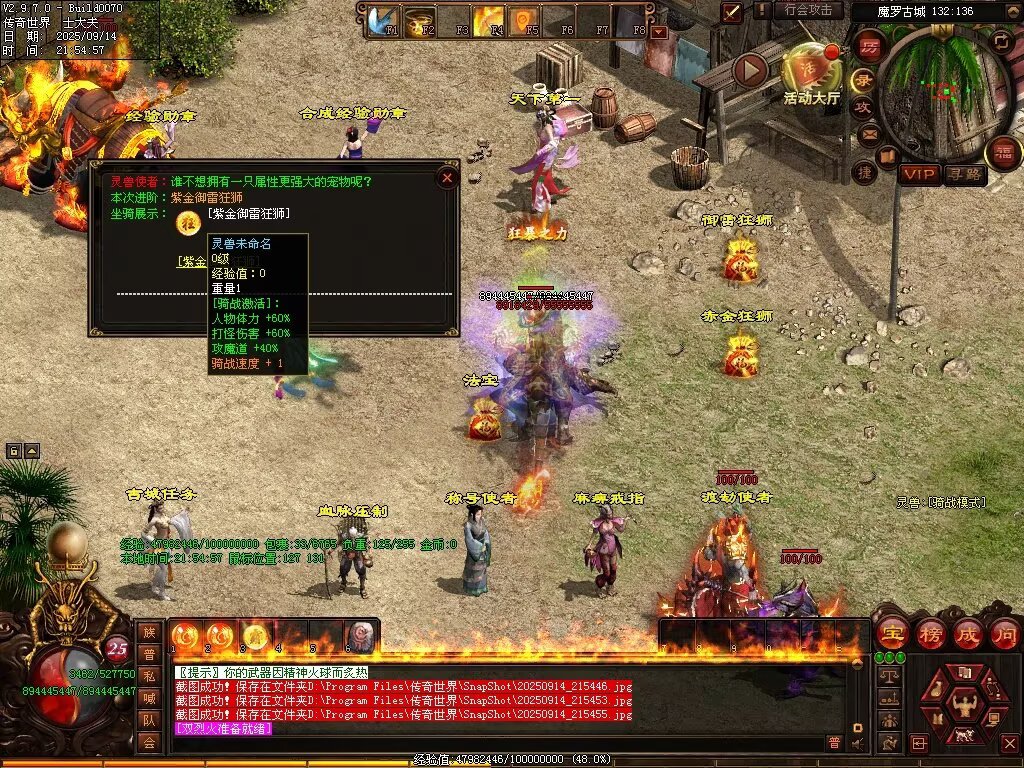1024x768 pixels.
Task: Switch to the 私 private chat channel
Action: click(149, 676)
